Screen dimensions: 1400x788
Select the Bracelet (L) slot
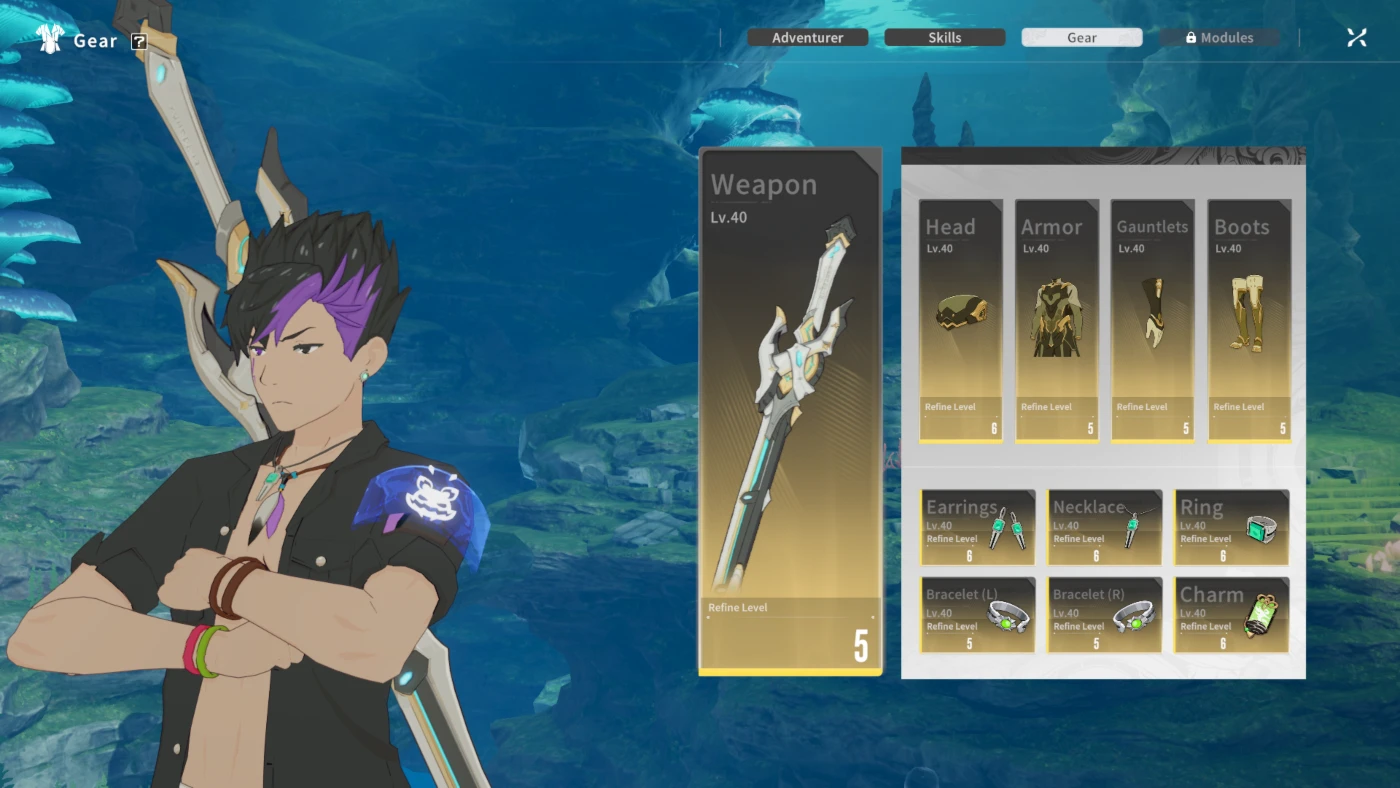[977, 615]
